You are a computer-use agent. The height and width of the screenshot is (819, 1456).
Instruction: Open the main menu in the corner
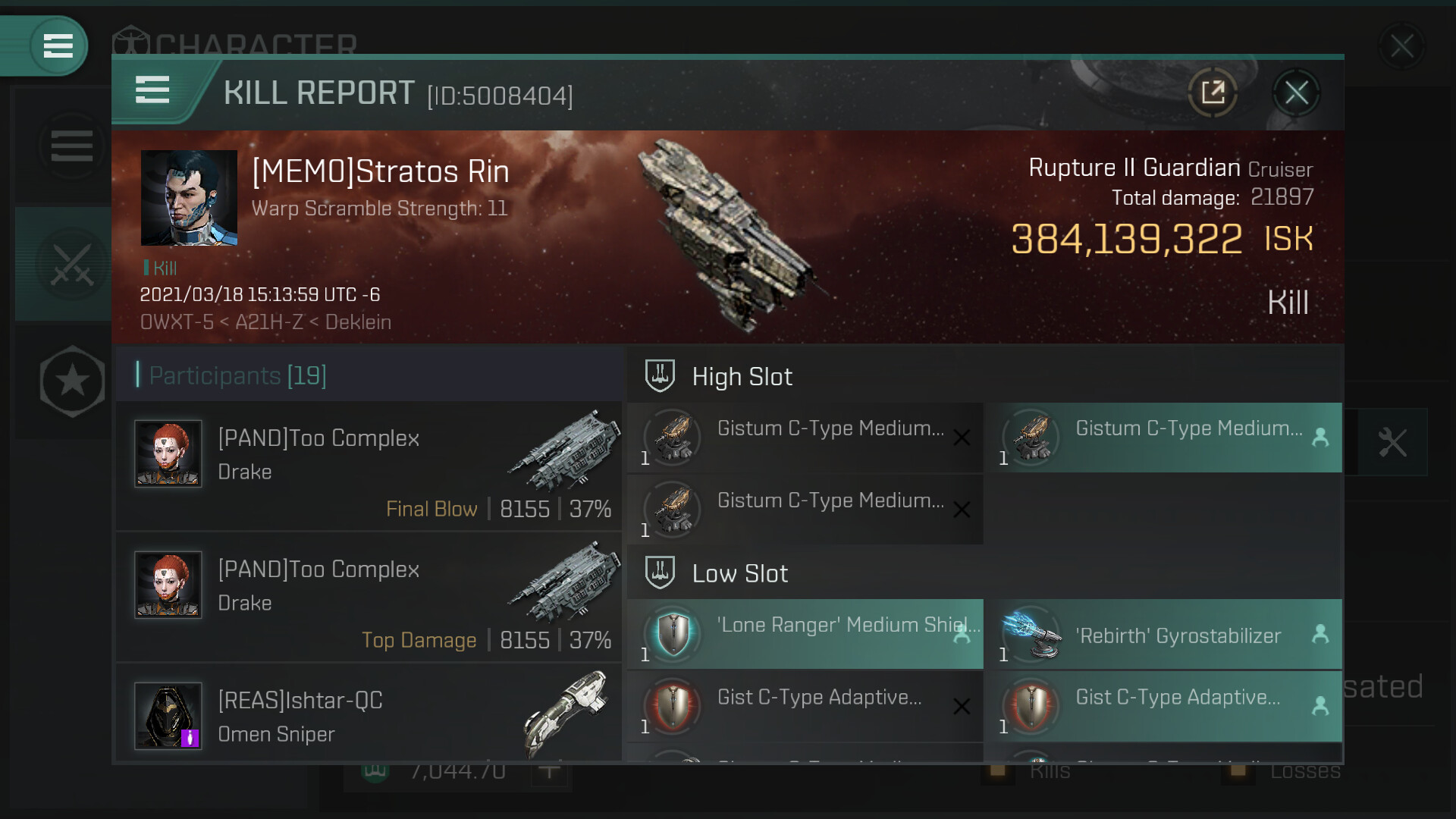click(x=58, y=45)
